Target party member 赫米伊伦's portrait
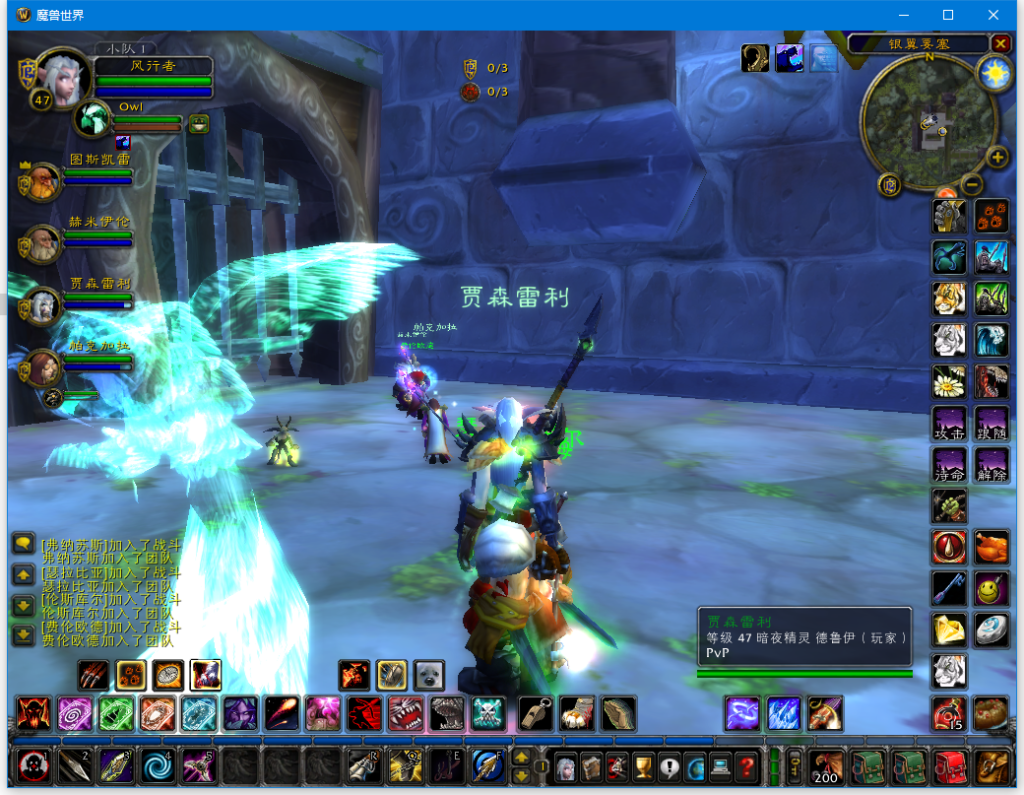This screenshot has height=795, width=1024. click(x=42, y=243)
